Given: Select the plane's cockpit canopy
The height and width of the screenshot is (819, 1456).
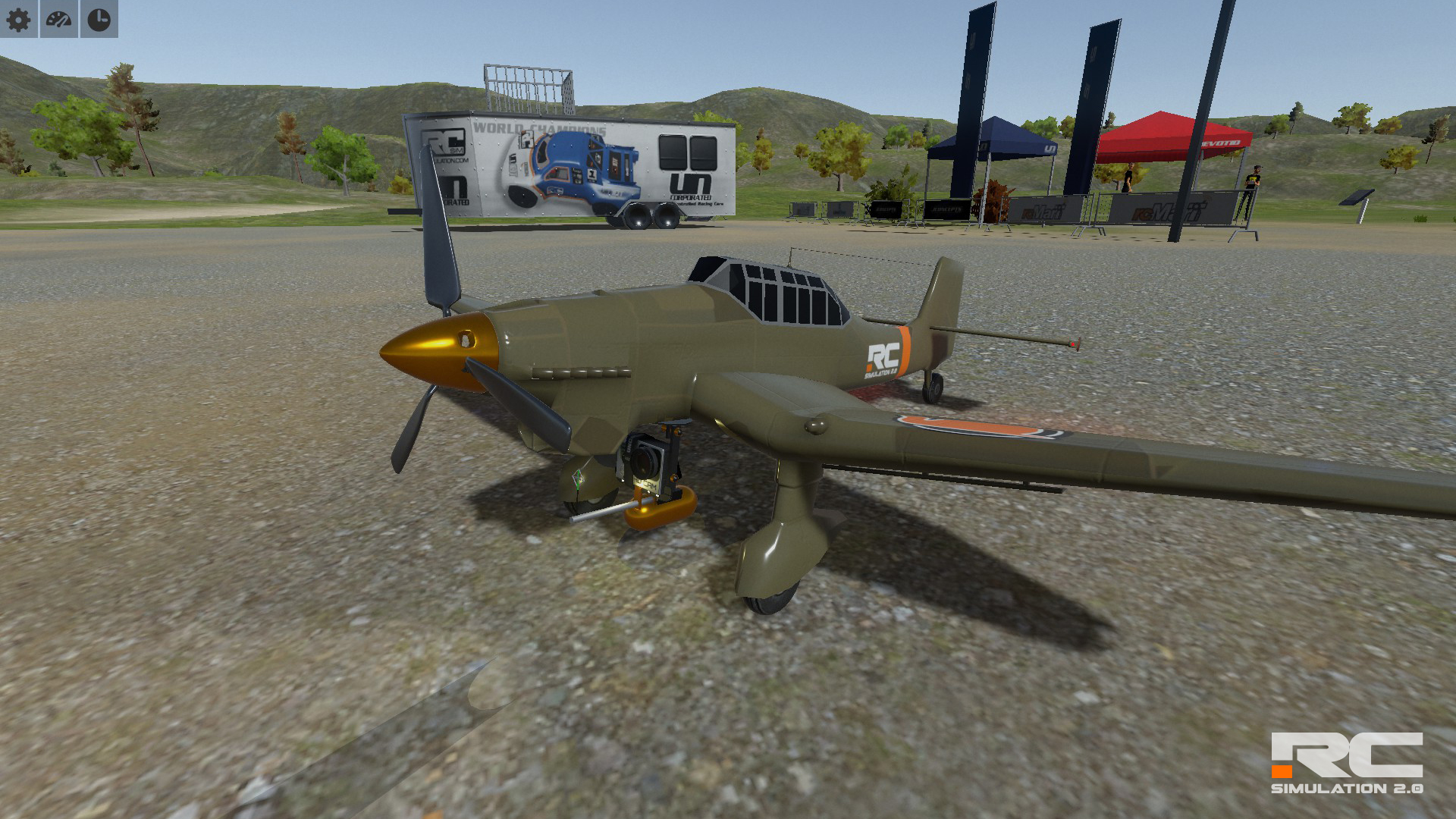Looking at the screenshot, I should (x=772, y=292).
